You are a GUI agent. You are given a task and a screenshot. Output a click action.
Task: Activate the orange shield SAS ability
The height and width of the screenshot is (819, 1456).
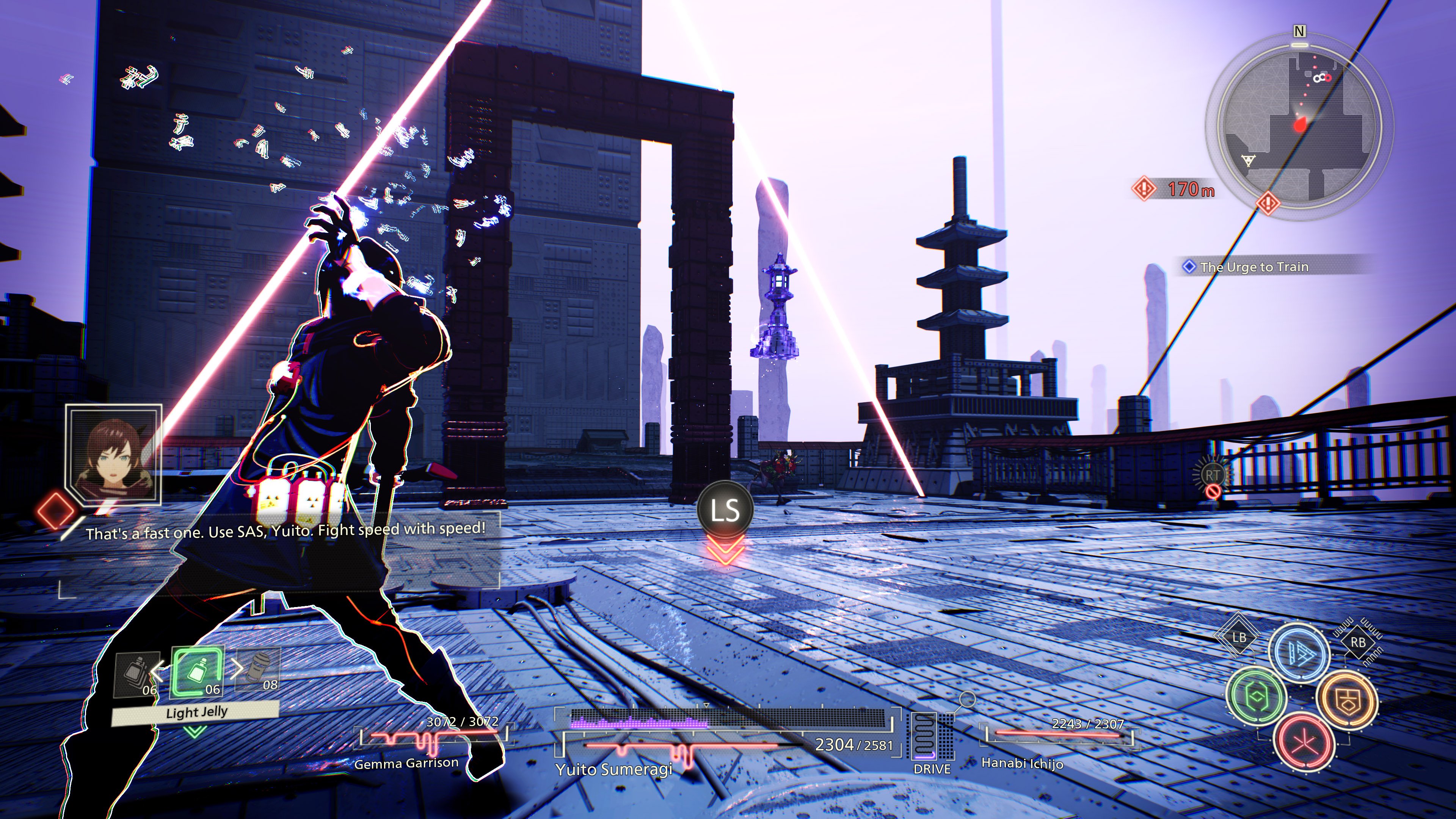1347,700
